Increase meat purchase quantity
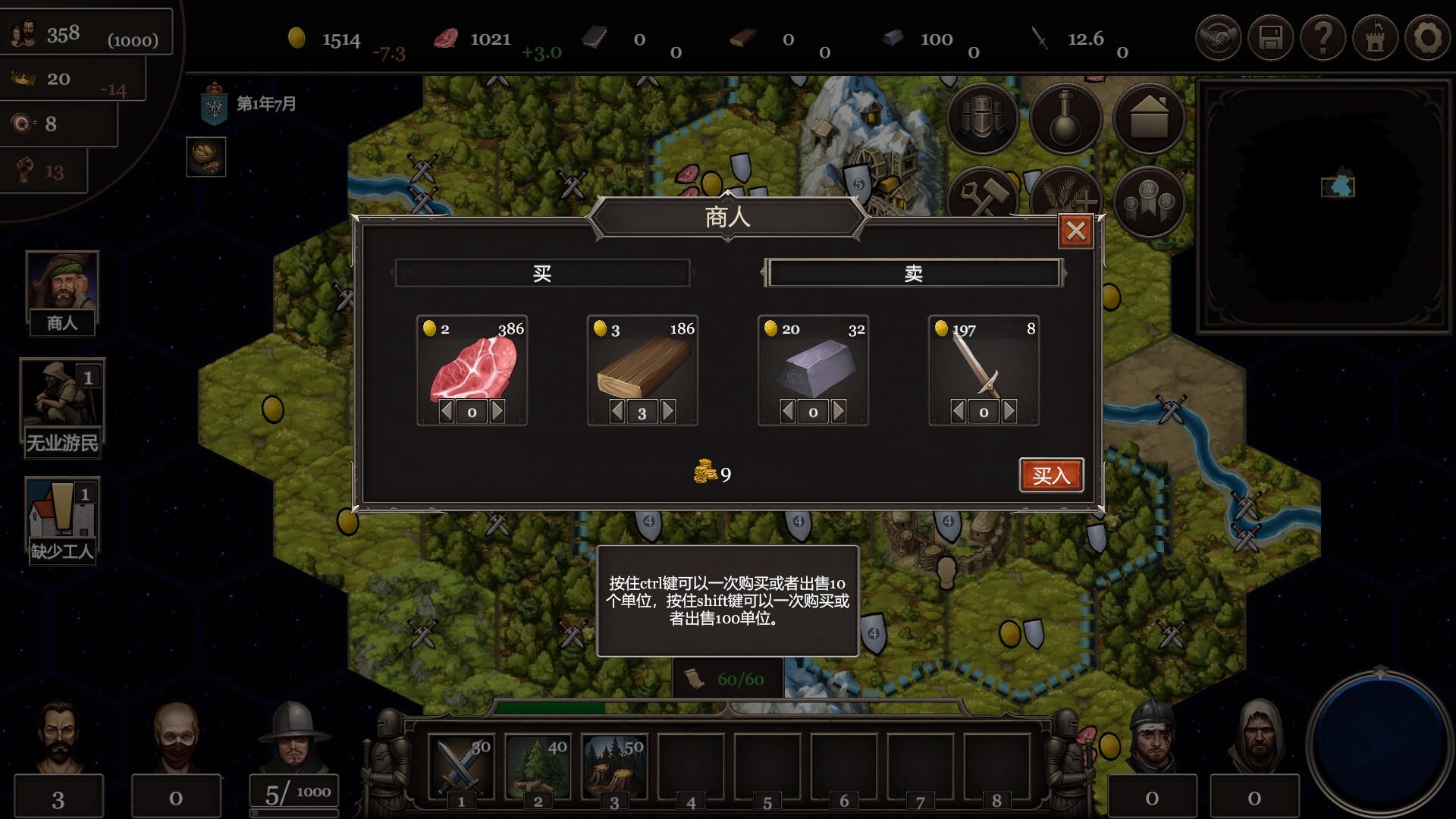 click(497, 412)
